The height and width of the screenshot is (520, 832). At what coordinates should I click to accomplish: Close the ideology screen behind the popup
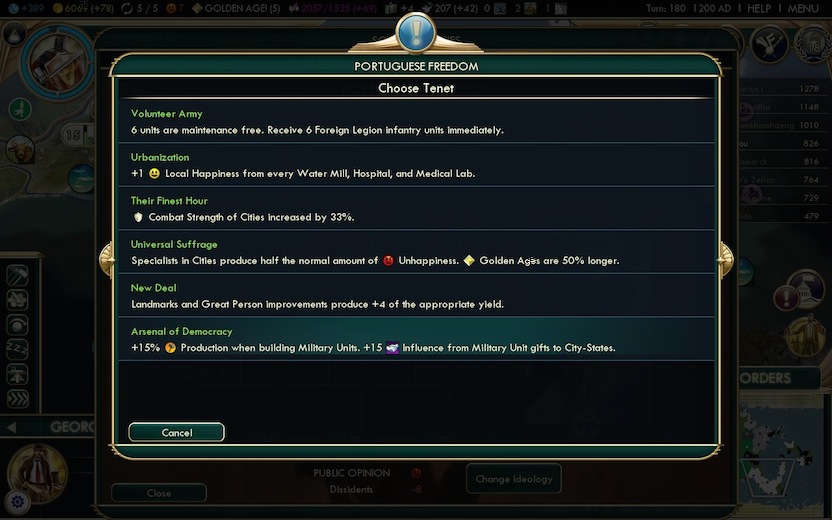coord(159,493)
